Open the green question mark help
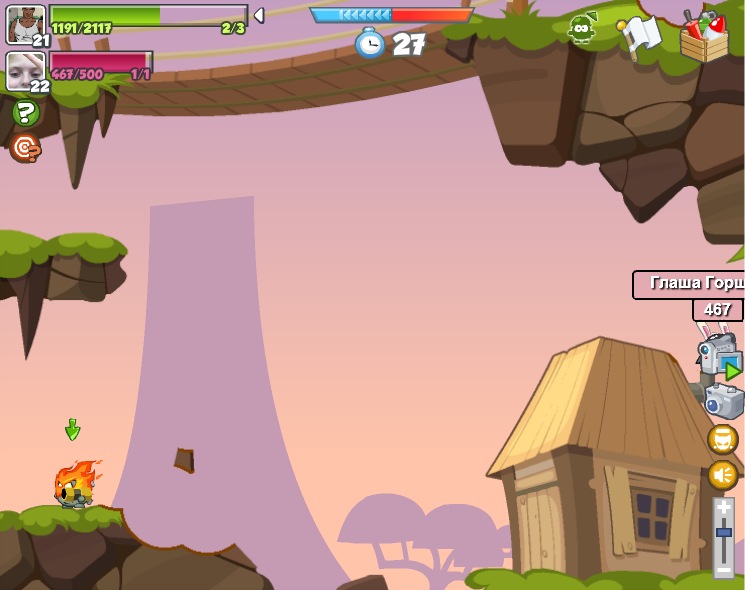Viewport: 745px width, 590px height. pyautogui.click(x=25, y=112)
